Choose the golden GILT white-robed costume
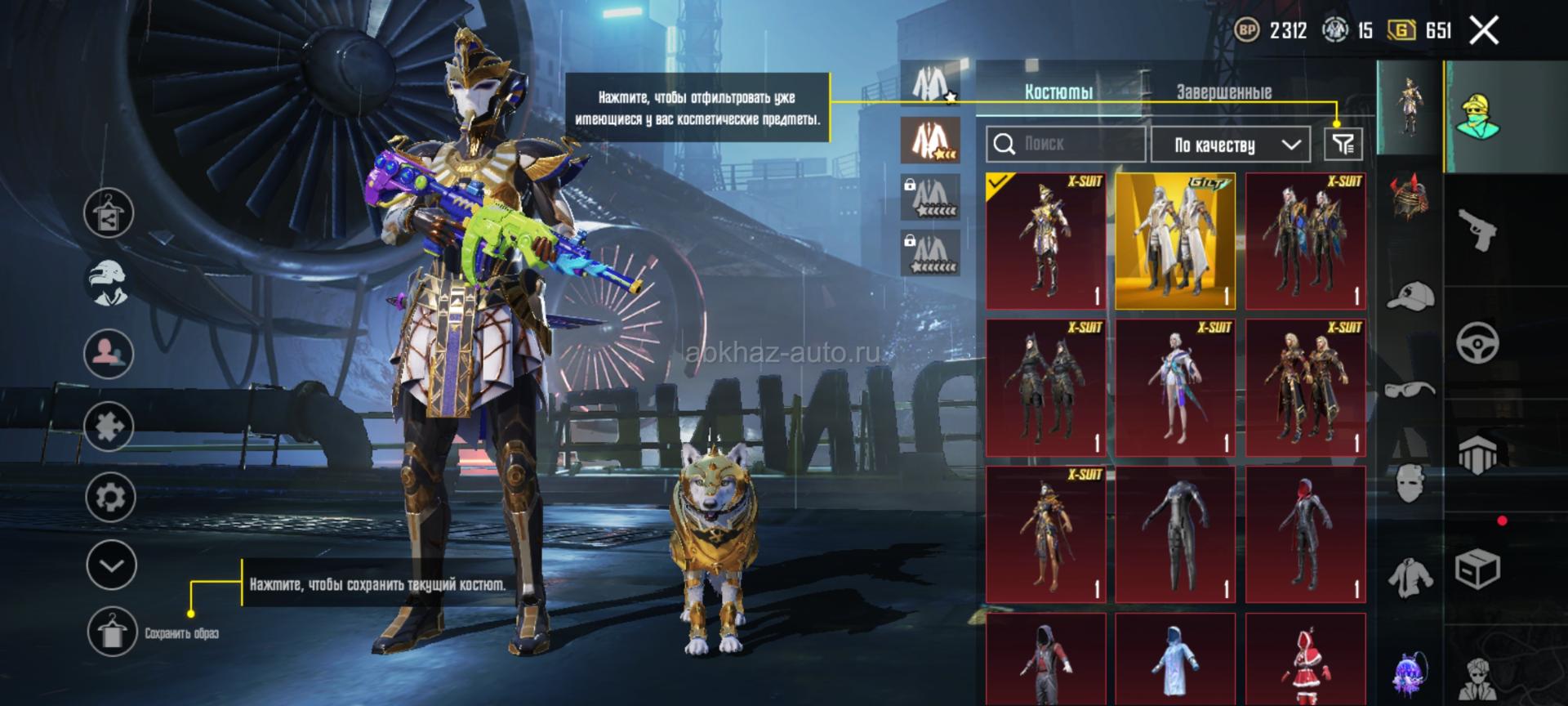The width and height of the screenshot is (1568, 706). point(1175,241)
